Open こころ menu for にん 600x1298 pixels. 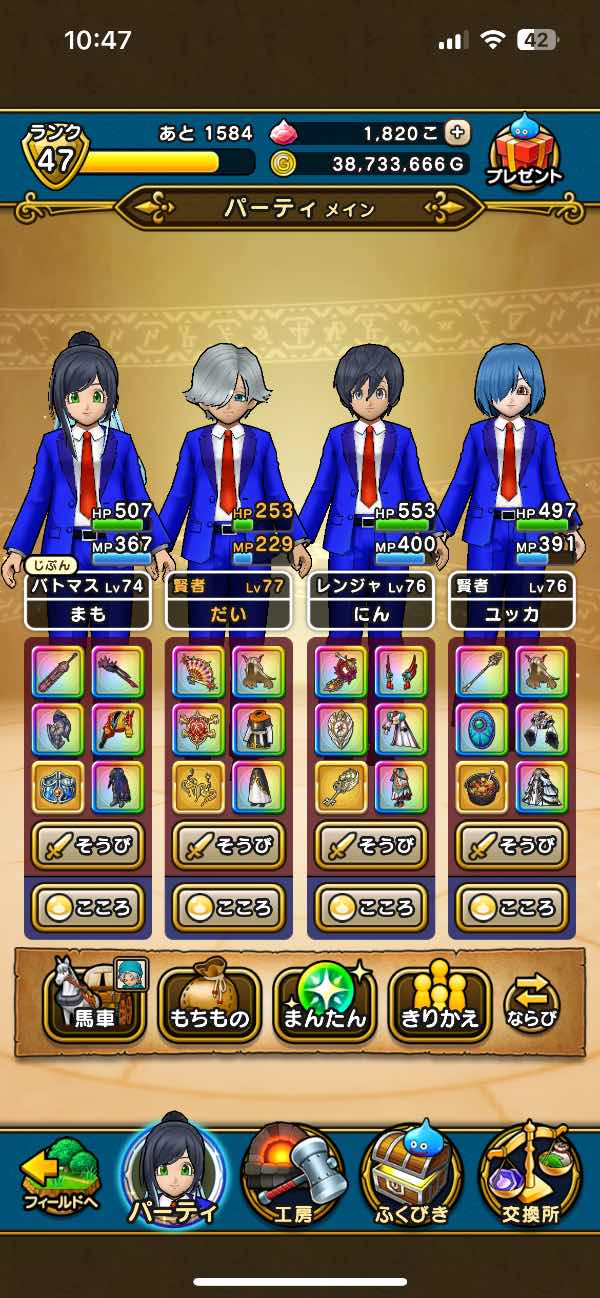[371, 908]
